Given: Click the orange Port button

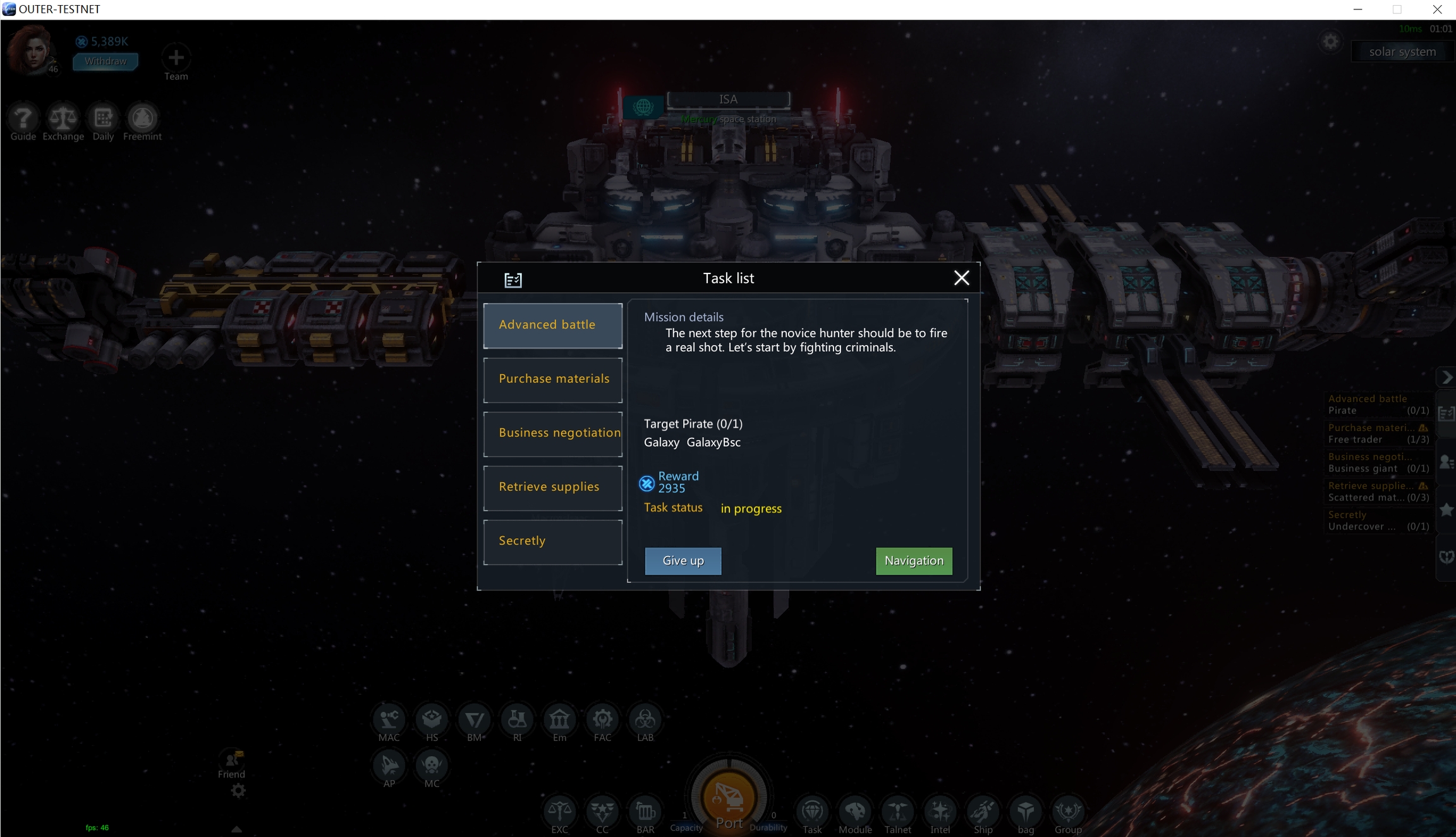Looking at the screenshot, I should click(x=729, y=799).
